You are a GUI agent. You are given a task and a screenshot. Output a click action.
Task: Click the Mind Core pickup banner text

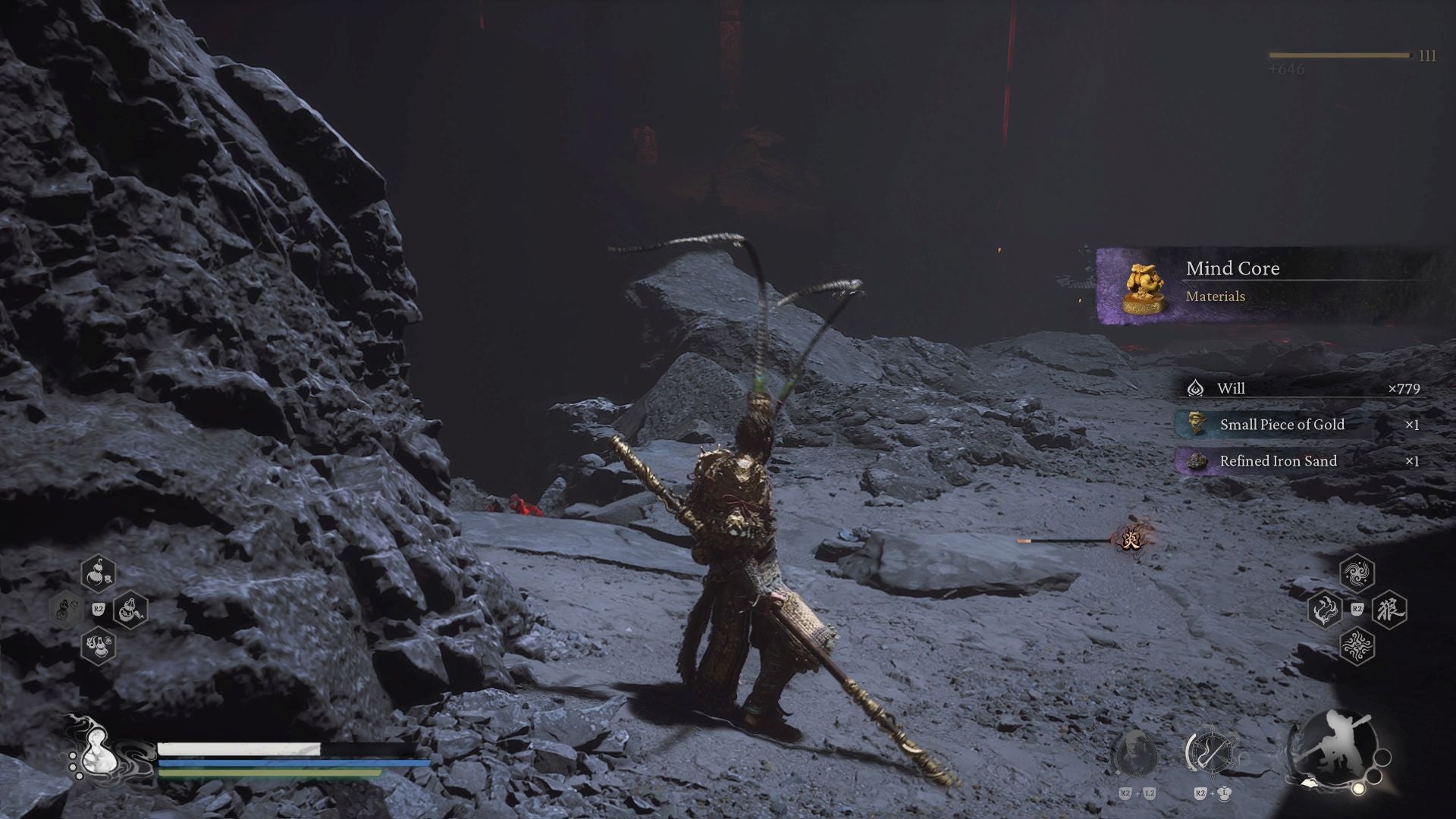click(x=1231, y=268)
